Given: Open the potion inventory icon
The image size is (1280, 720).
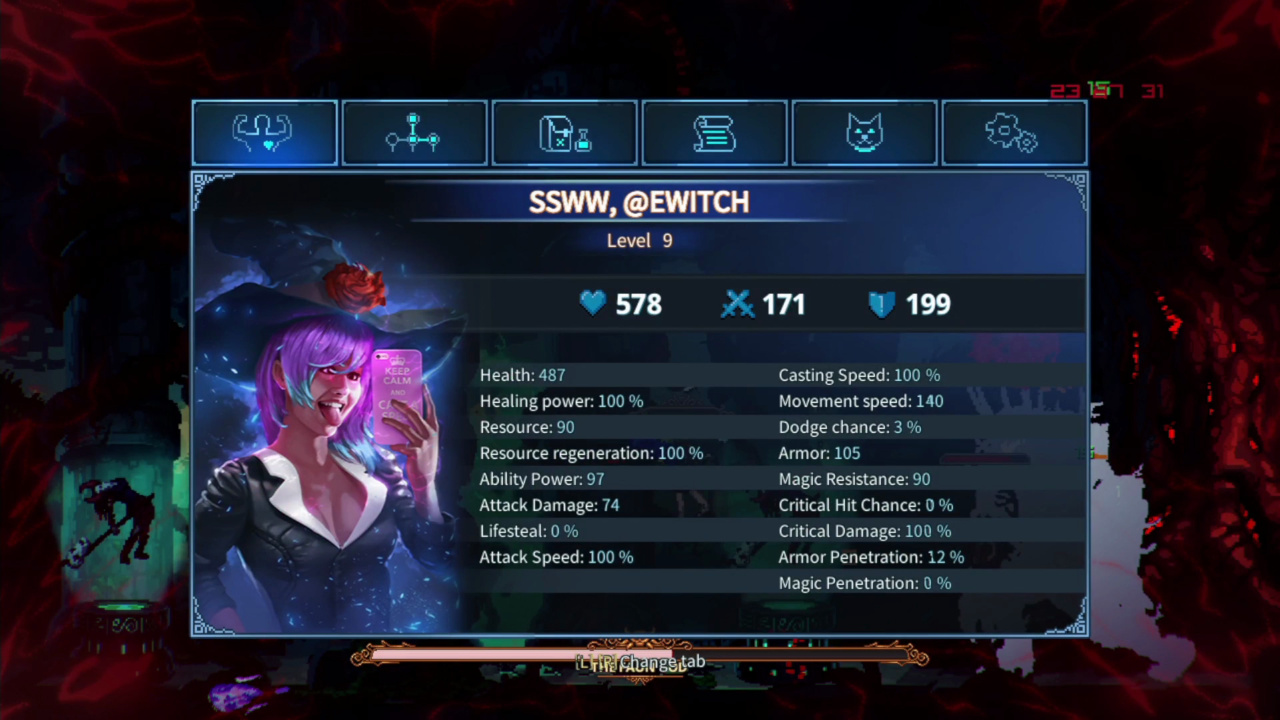Looking at the screenshot, I should pos(564,133).
